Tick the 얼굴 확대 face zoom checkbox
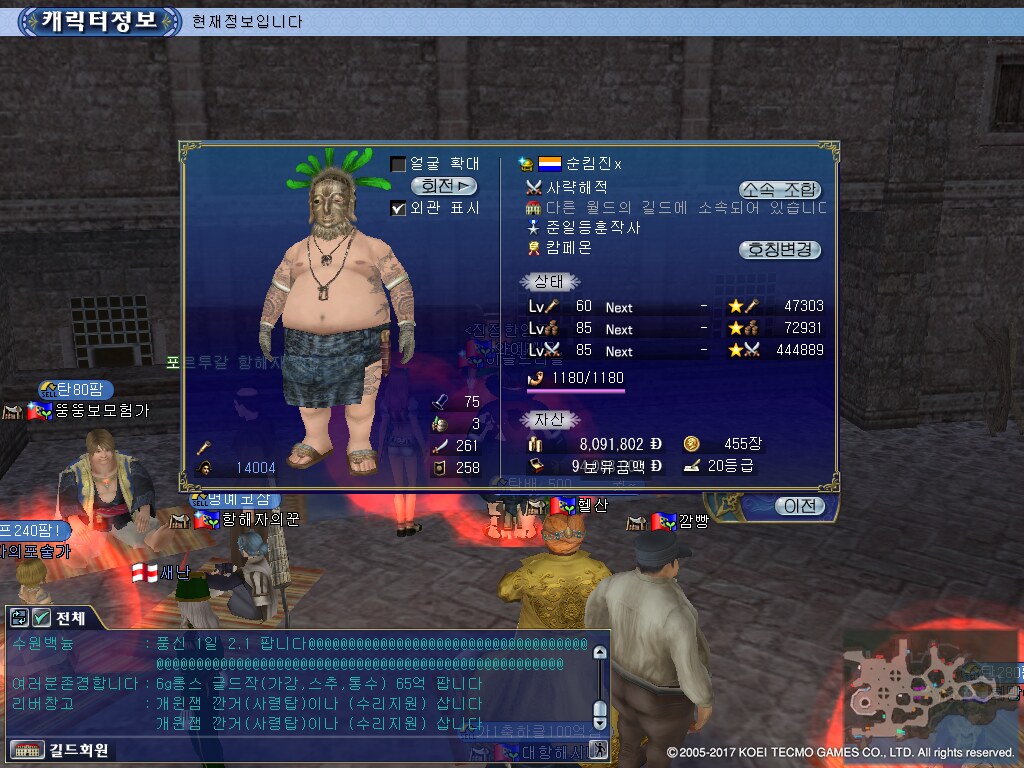This screenshot has height=768, width=1024. [x=398, y=164]
